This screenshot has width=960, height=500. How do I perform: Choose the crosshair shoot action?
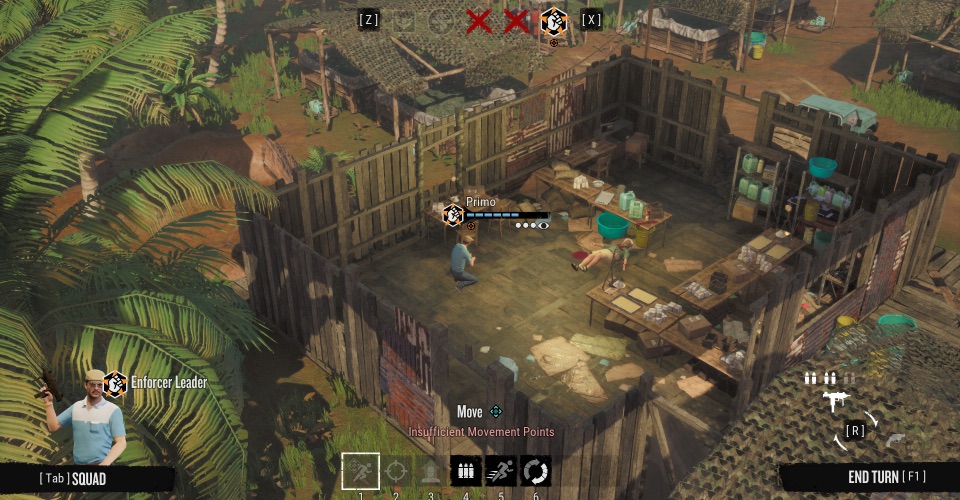click(x=397, y=470)
